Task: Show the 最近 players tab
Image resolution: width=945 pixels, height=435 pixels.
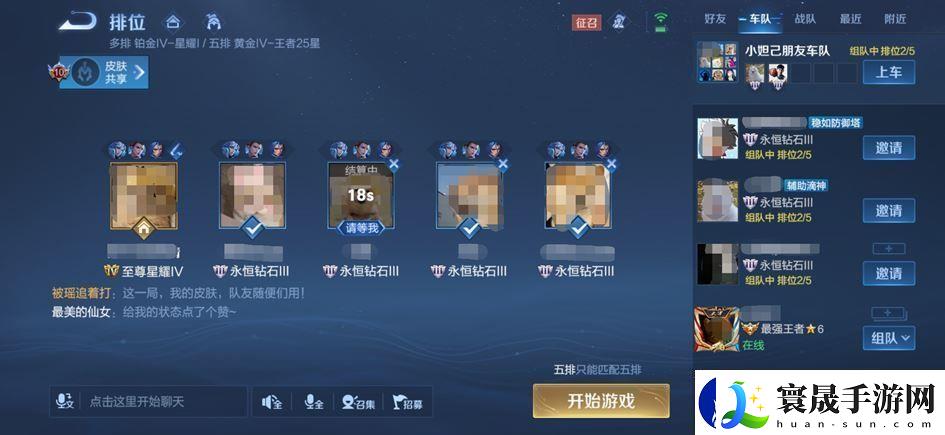Action: [850, 19]
